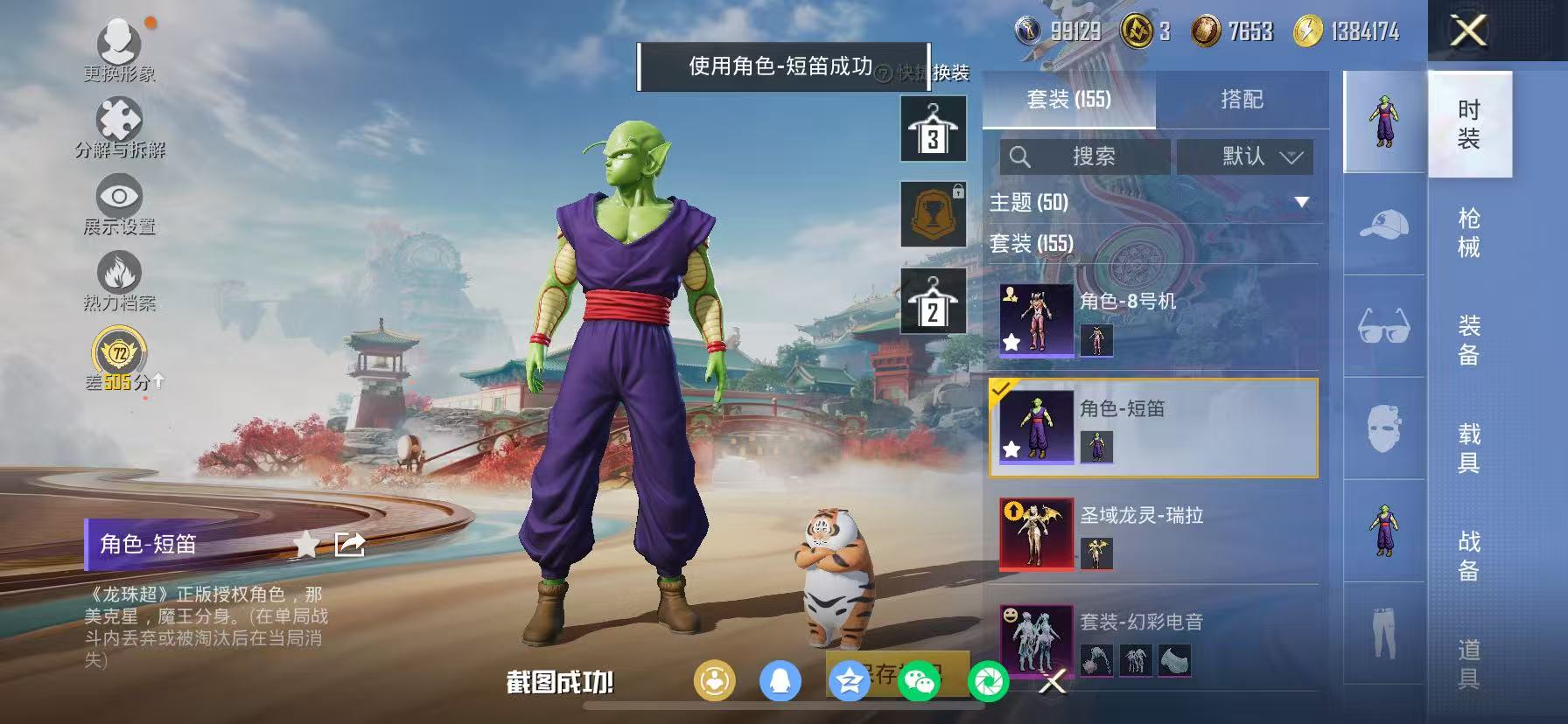Open the mask category icon
The height and width of the screenshot is (724, 1568).
point(1382,430)
